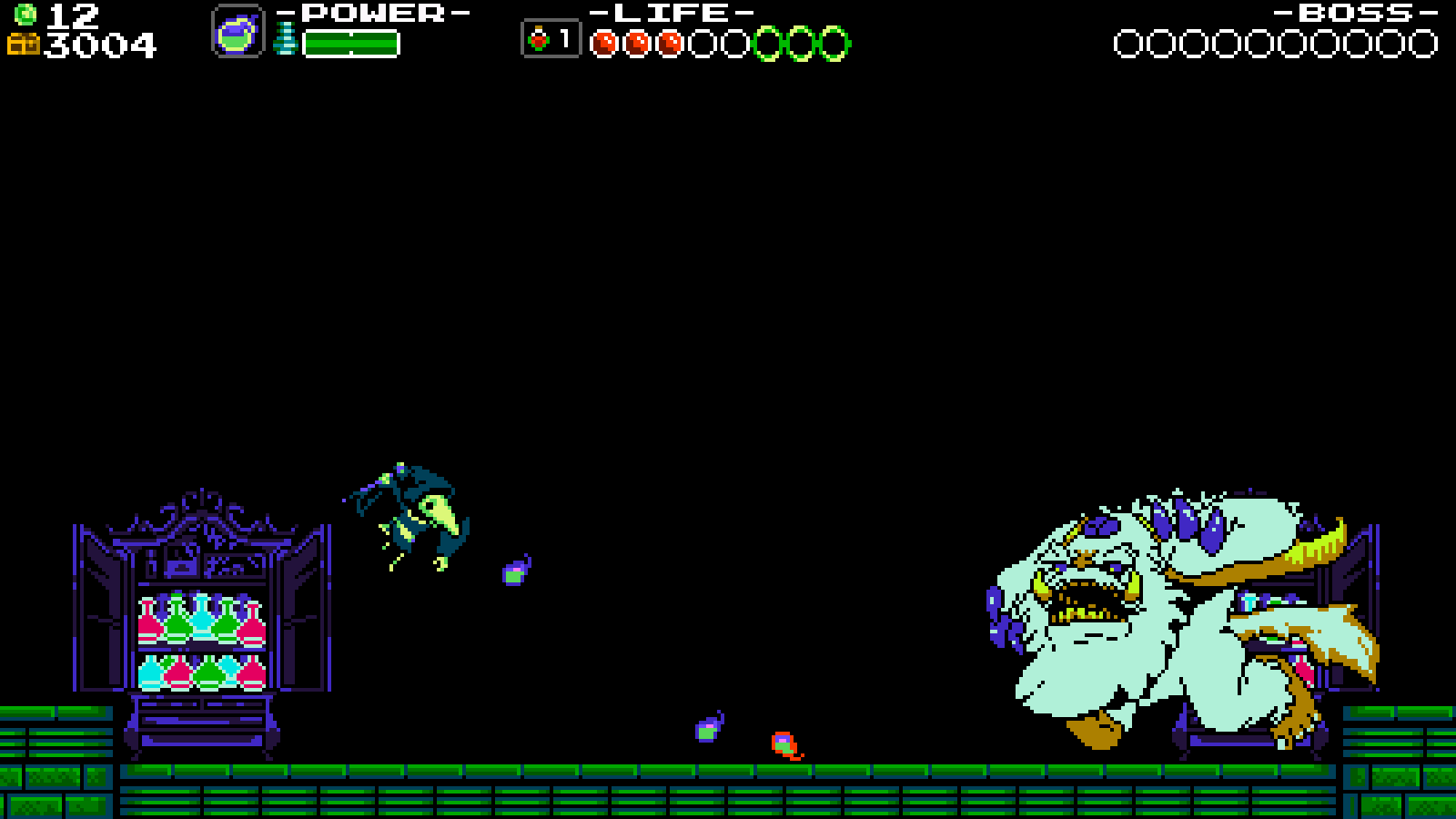Click the last red filled life orb
The height and width of the screenshot is (819, 1456).
point(668,42)
